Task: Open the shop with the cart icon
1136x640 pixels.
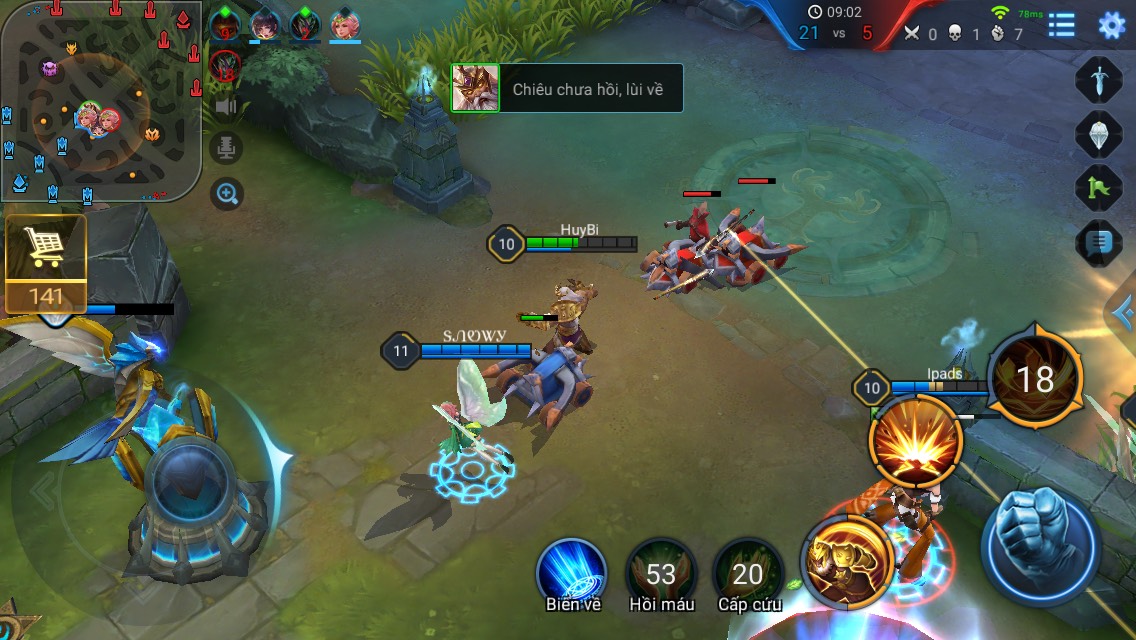Action: (x=45, y=262)
